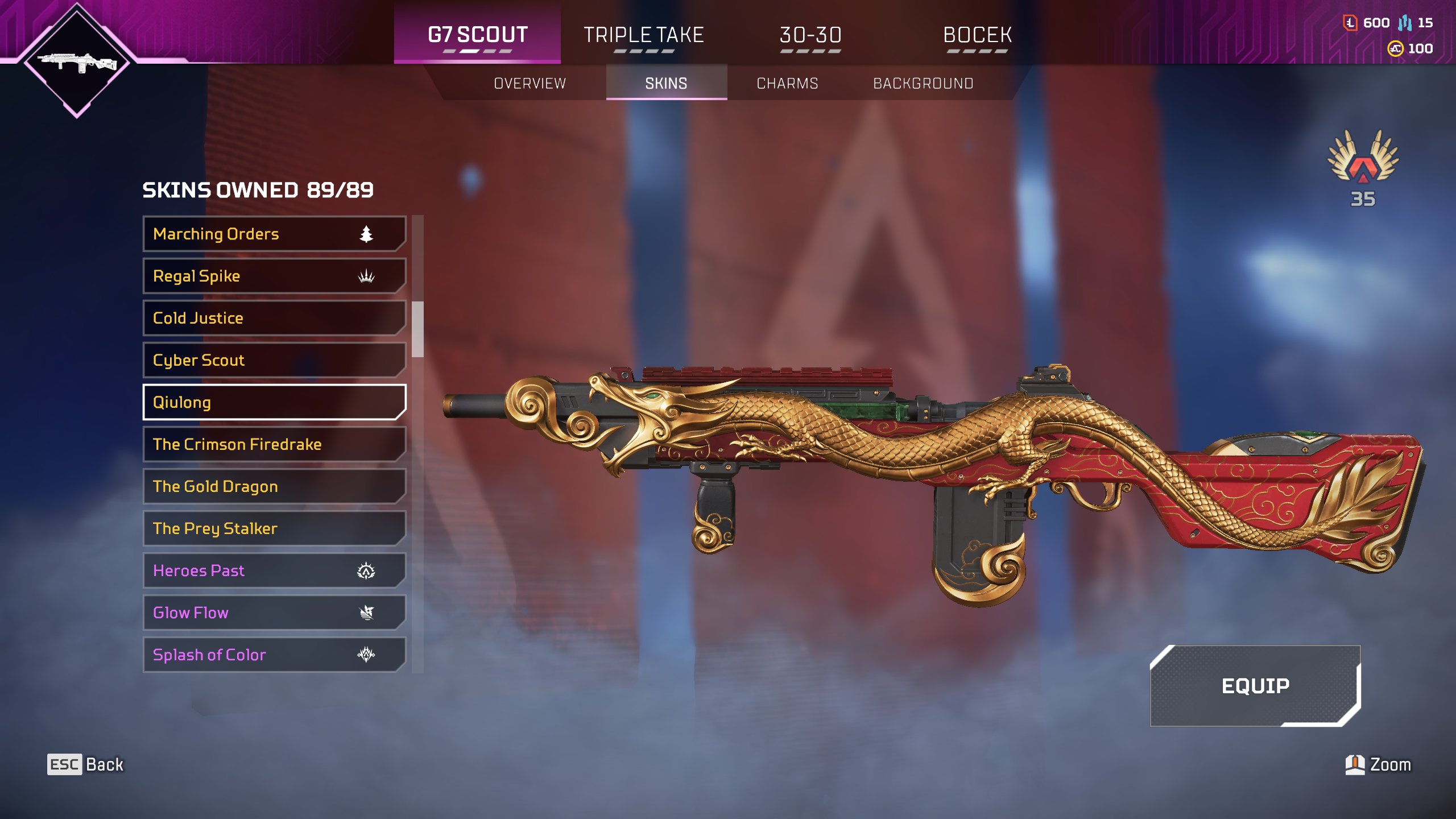Select the Regal Spike skin
1456x819 pixels.
tap(274, 276)
